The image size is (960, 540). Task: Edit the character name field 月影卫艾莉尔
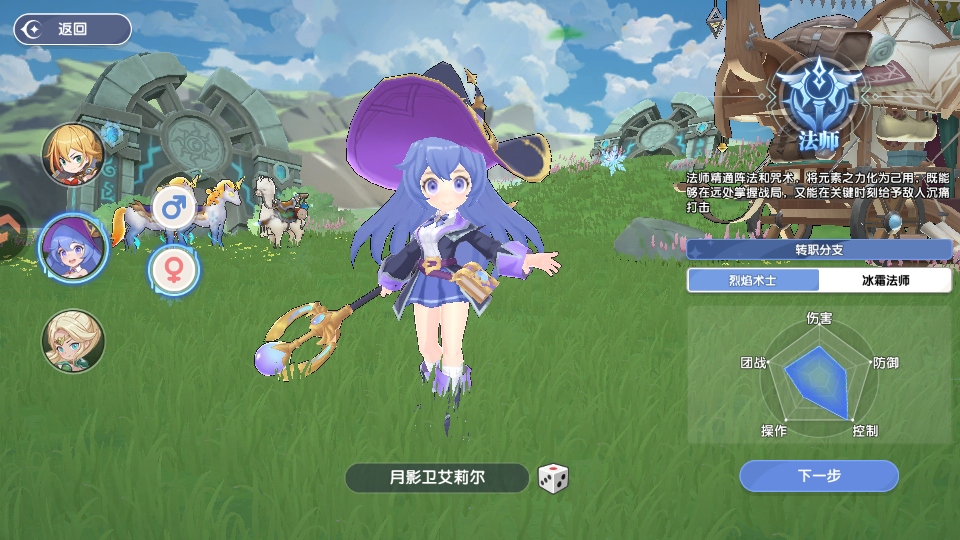point(436,478)
